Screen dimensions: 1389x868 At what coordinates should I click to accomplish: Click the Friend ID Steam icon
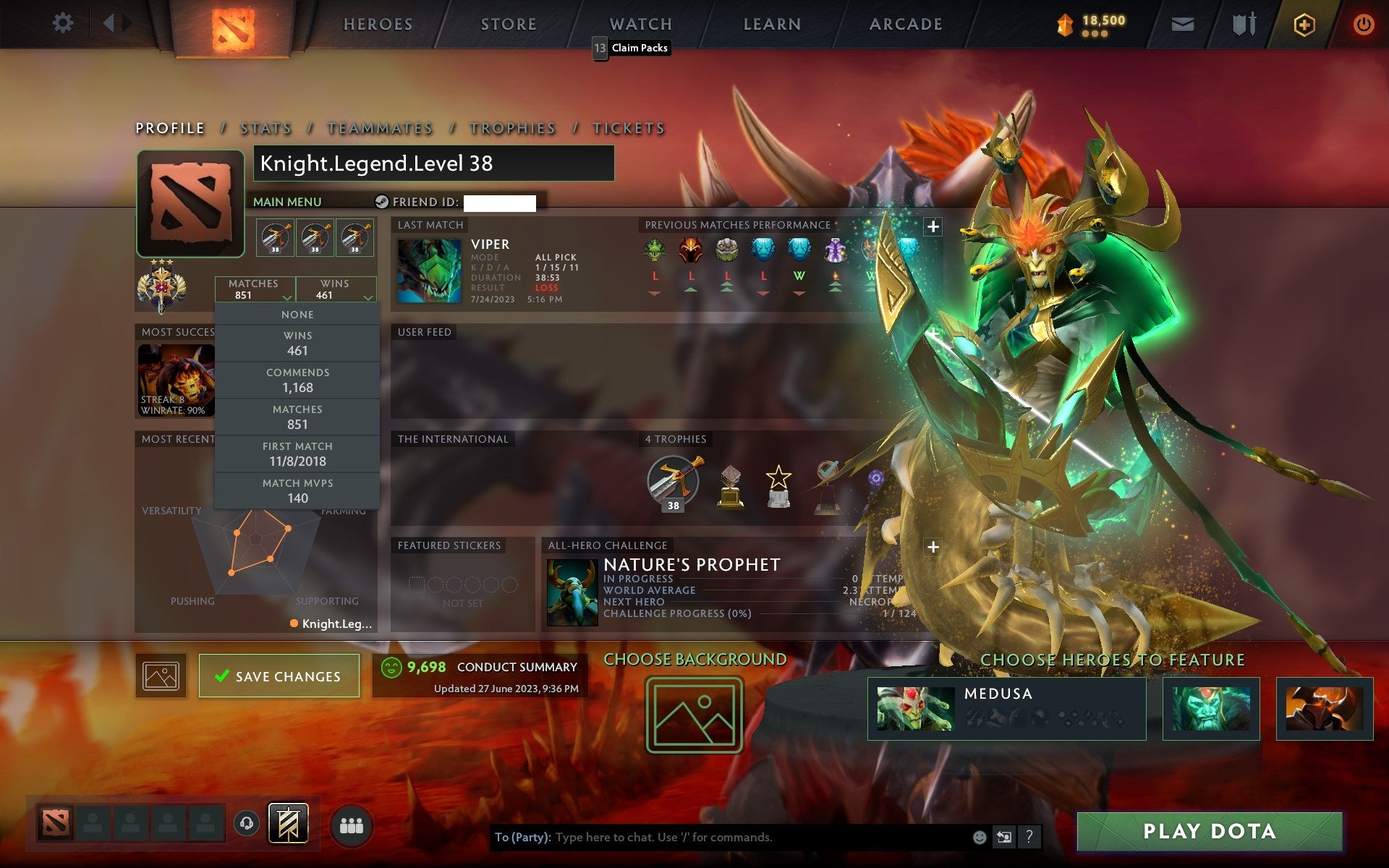point(382,202)
